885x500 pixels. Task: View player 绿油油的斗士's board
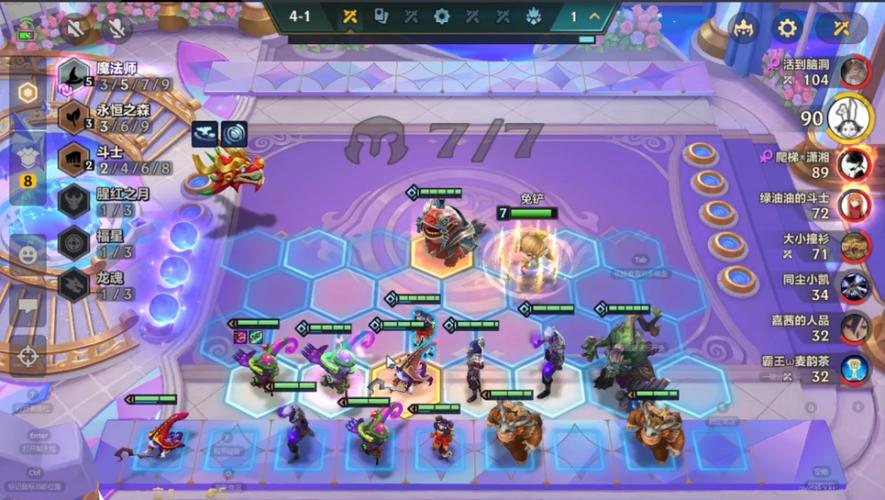click(853, 205)
